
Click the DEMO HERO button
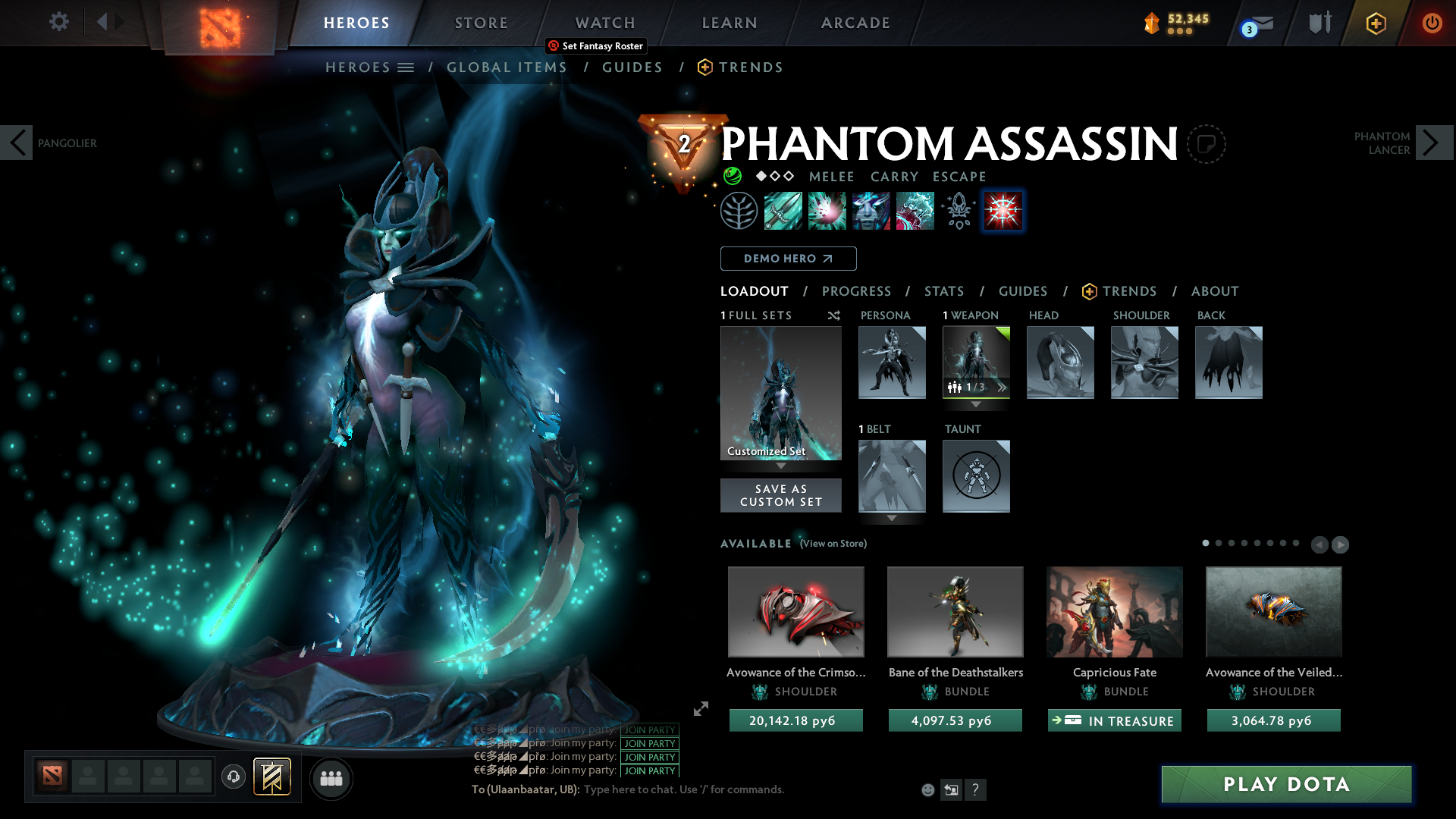(788, 259)
